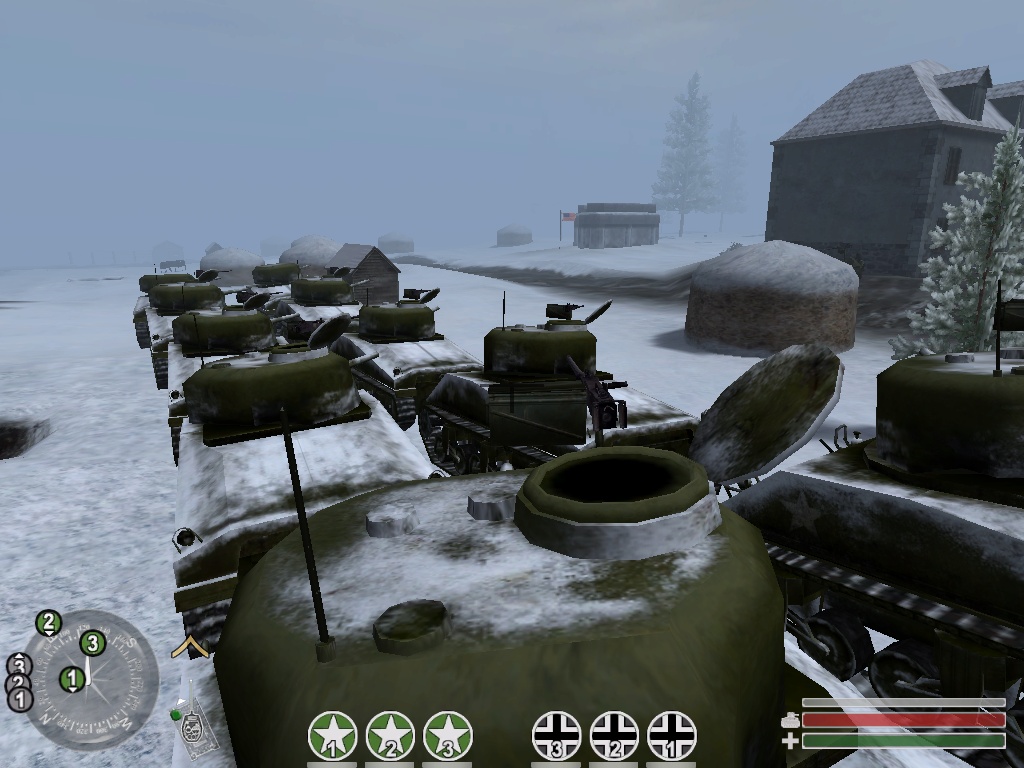Screen dimensions: 1024x768
Task: Select the Allied star objective 3 icon
Action: coord(448,736)
